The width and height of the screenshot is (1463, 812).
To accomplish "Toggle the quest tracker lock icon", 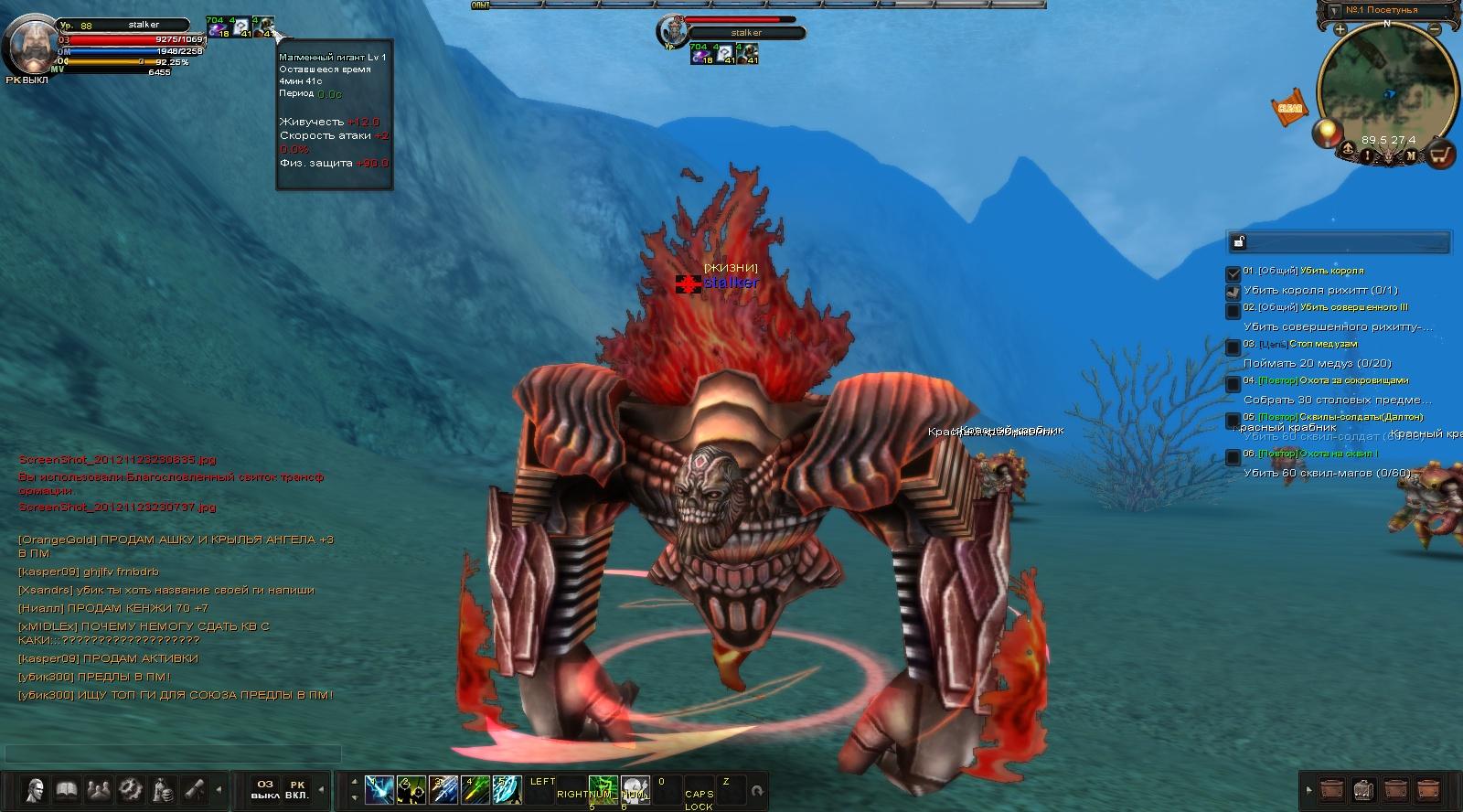I will pyautogui.click(x=1239, y=241).
